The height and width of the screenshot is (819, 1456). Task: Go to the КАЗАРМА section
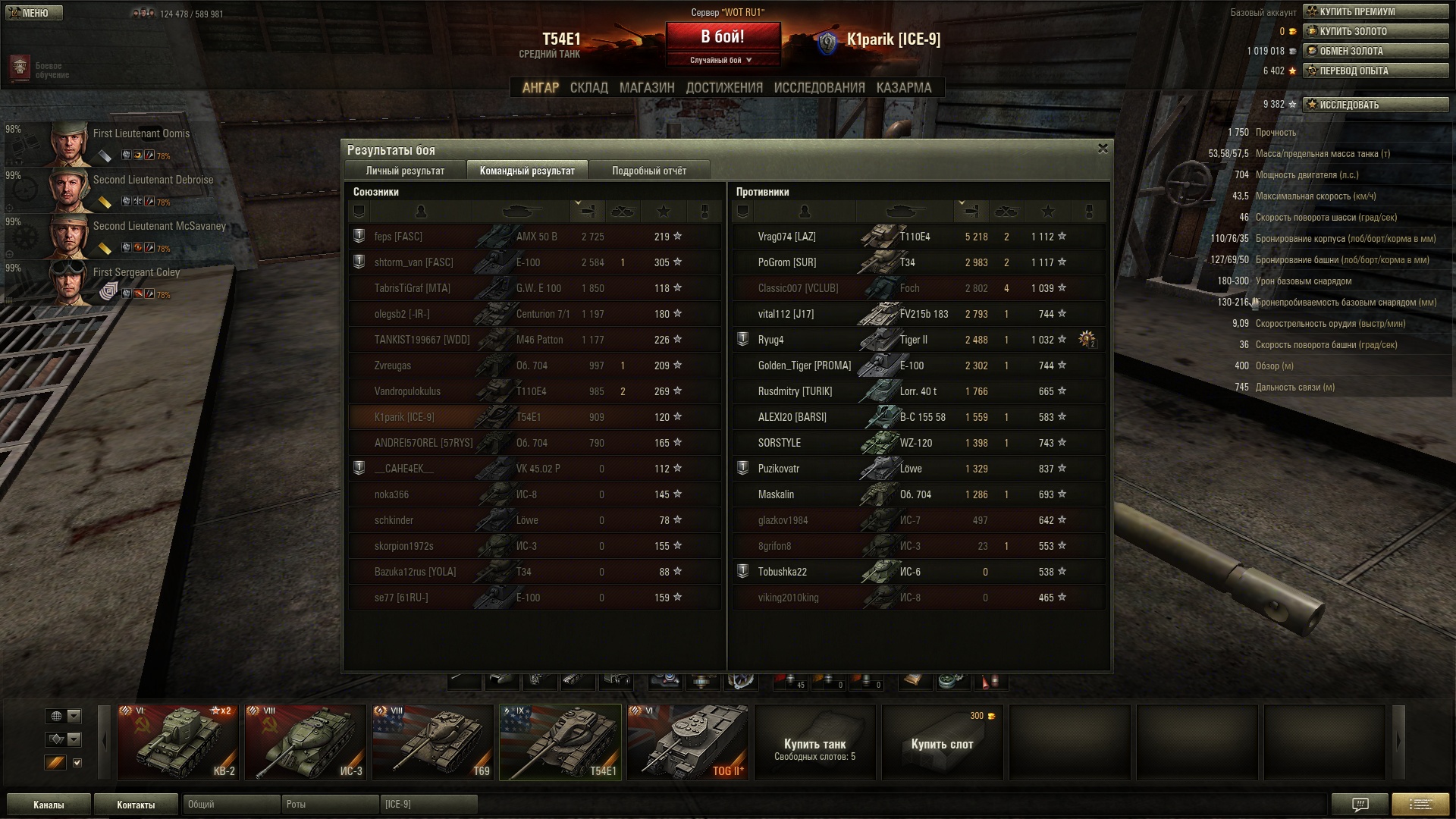[x=903, y=88]
